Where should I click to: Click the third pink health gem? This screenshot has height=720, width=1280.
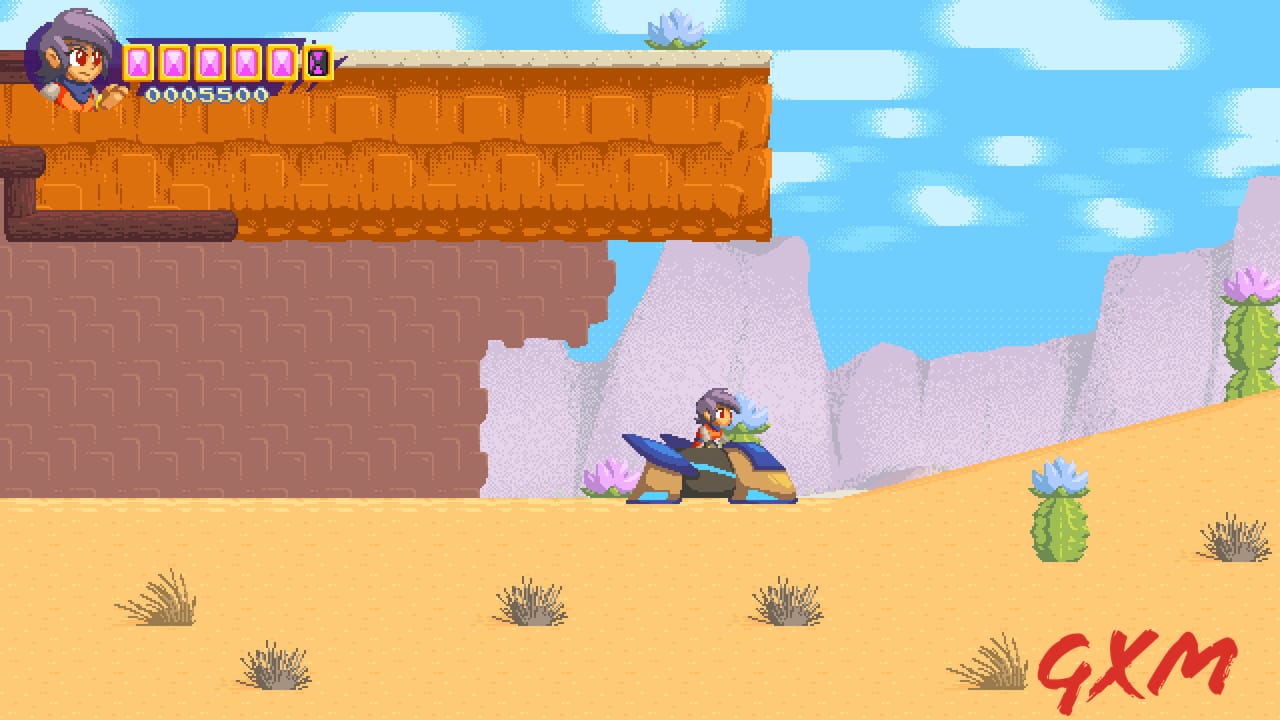[210, 63]
